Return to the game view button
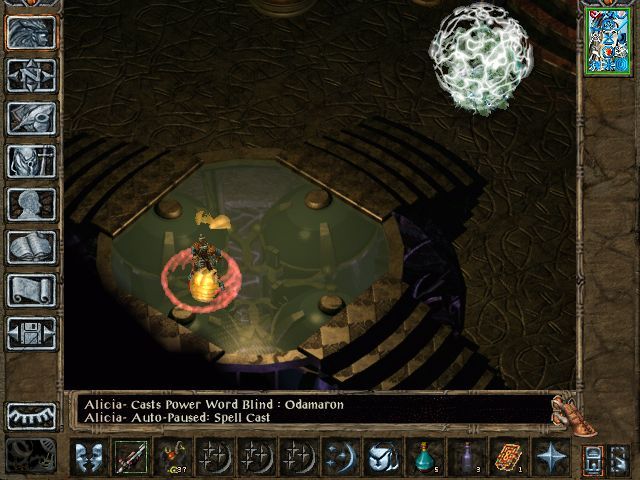The width and height of the screenshot is (640, 480). [x=31, y=33]
